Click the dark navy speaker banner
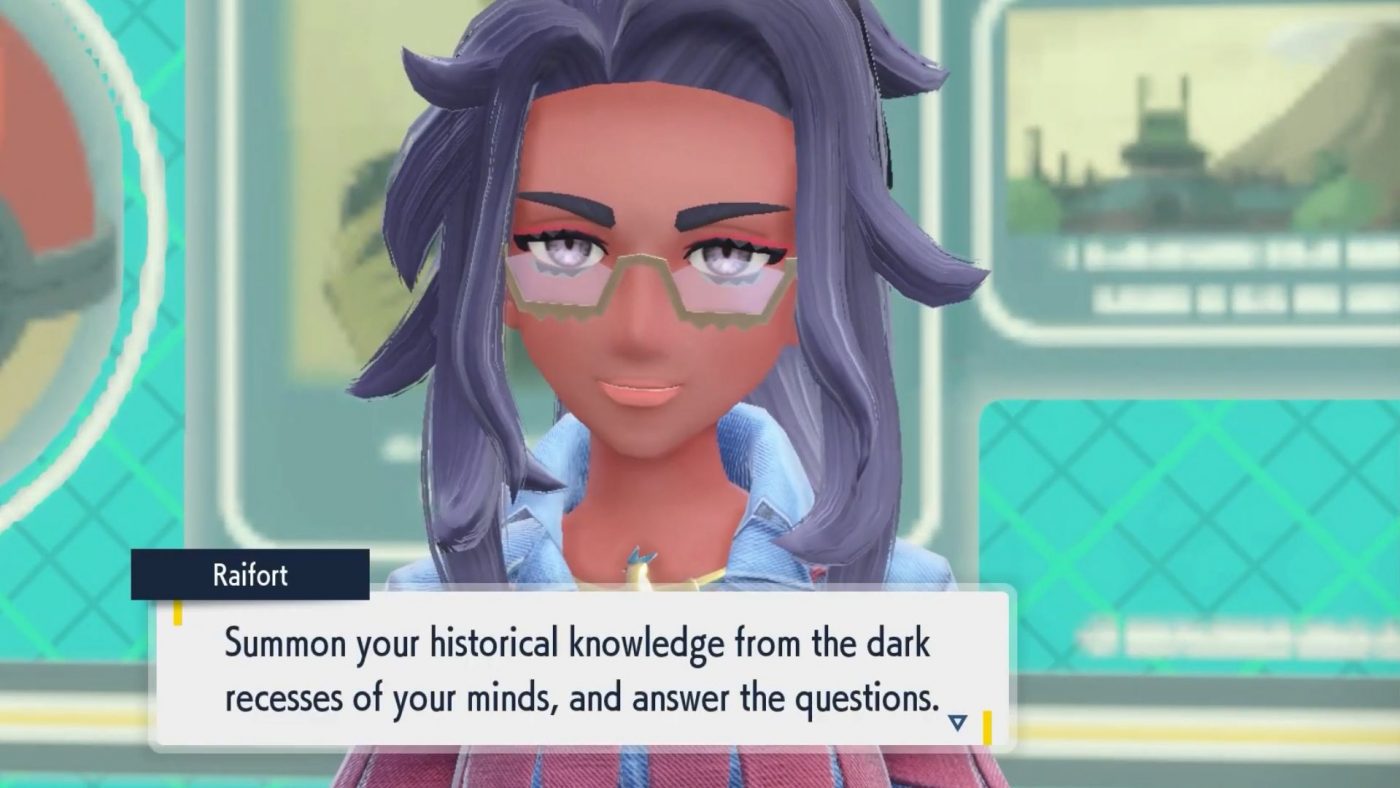Screen dimensions: 1400x788 pos(250,574)
